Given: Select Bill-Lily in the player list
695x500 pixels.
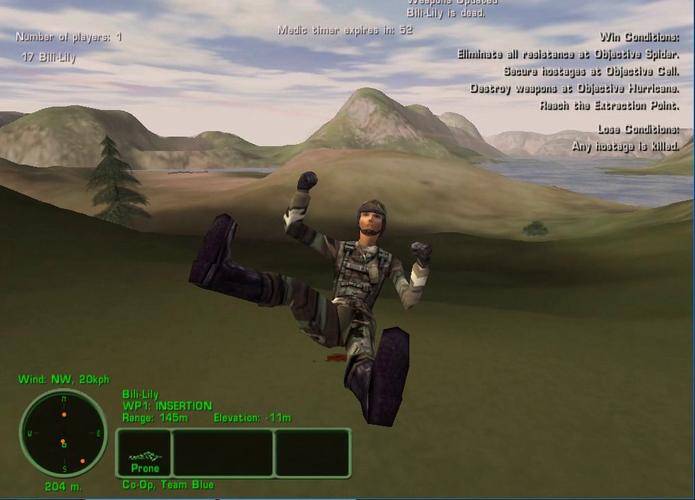Looking at the screenshot, I should [x=50, y=58].
